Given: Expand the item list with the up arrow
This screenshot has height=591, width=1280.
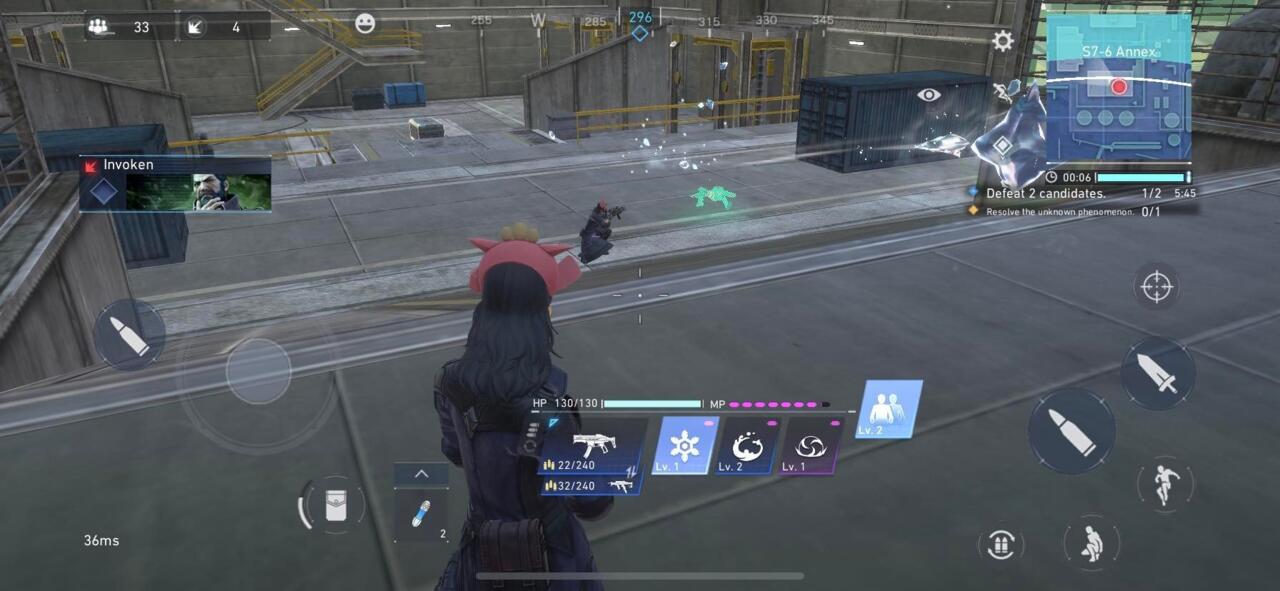Looking at the screenshot, I should 421,474.
